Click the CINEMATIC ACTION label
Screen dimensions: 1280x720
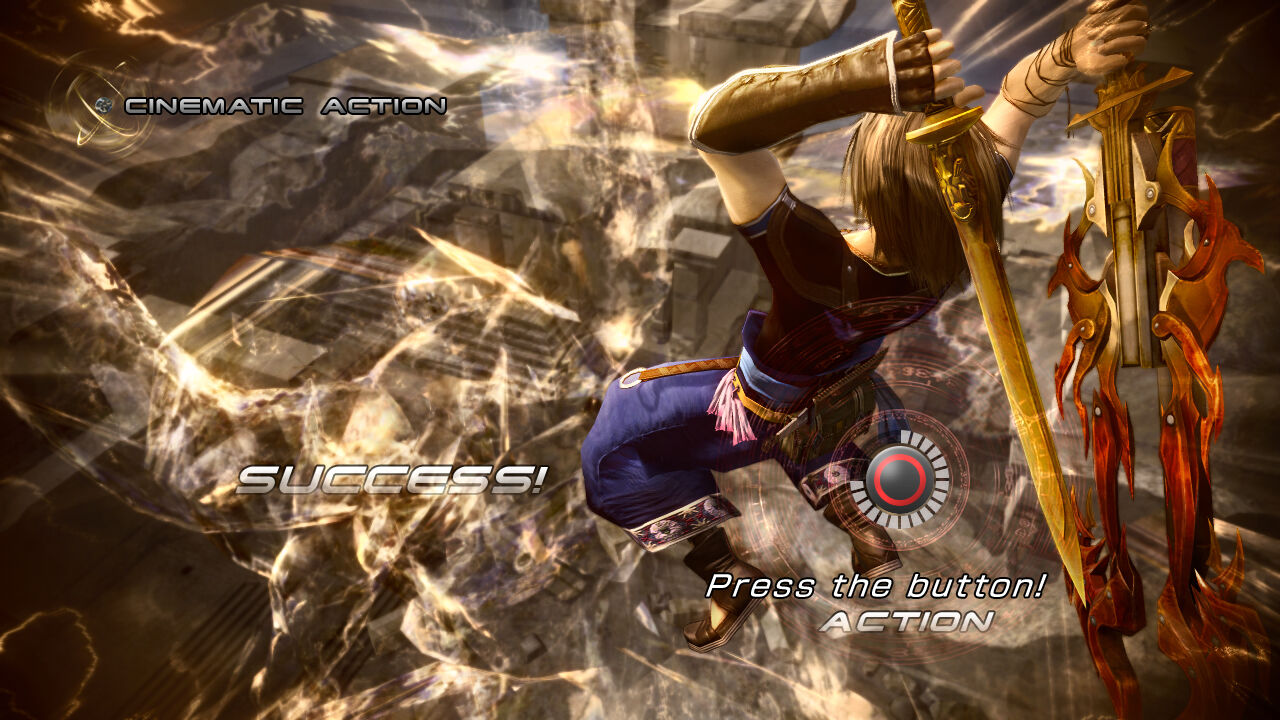(x=283, y=103)
